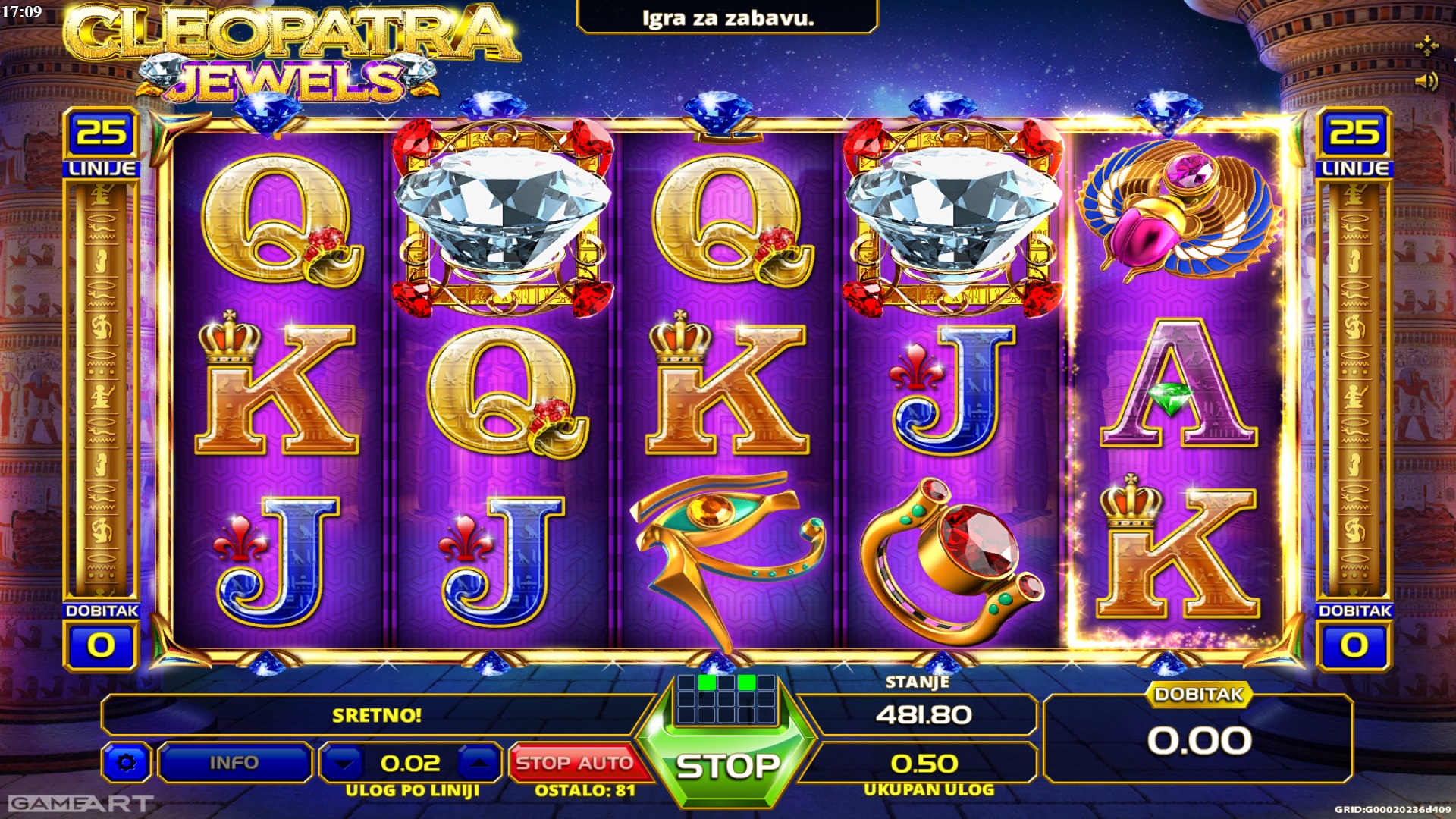Increase the bet per line
Image resolution: width=1456 pixels, height=819 pixels.
coord(479,763)
